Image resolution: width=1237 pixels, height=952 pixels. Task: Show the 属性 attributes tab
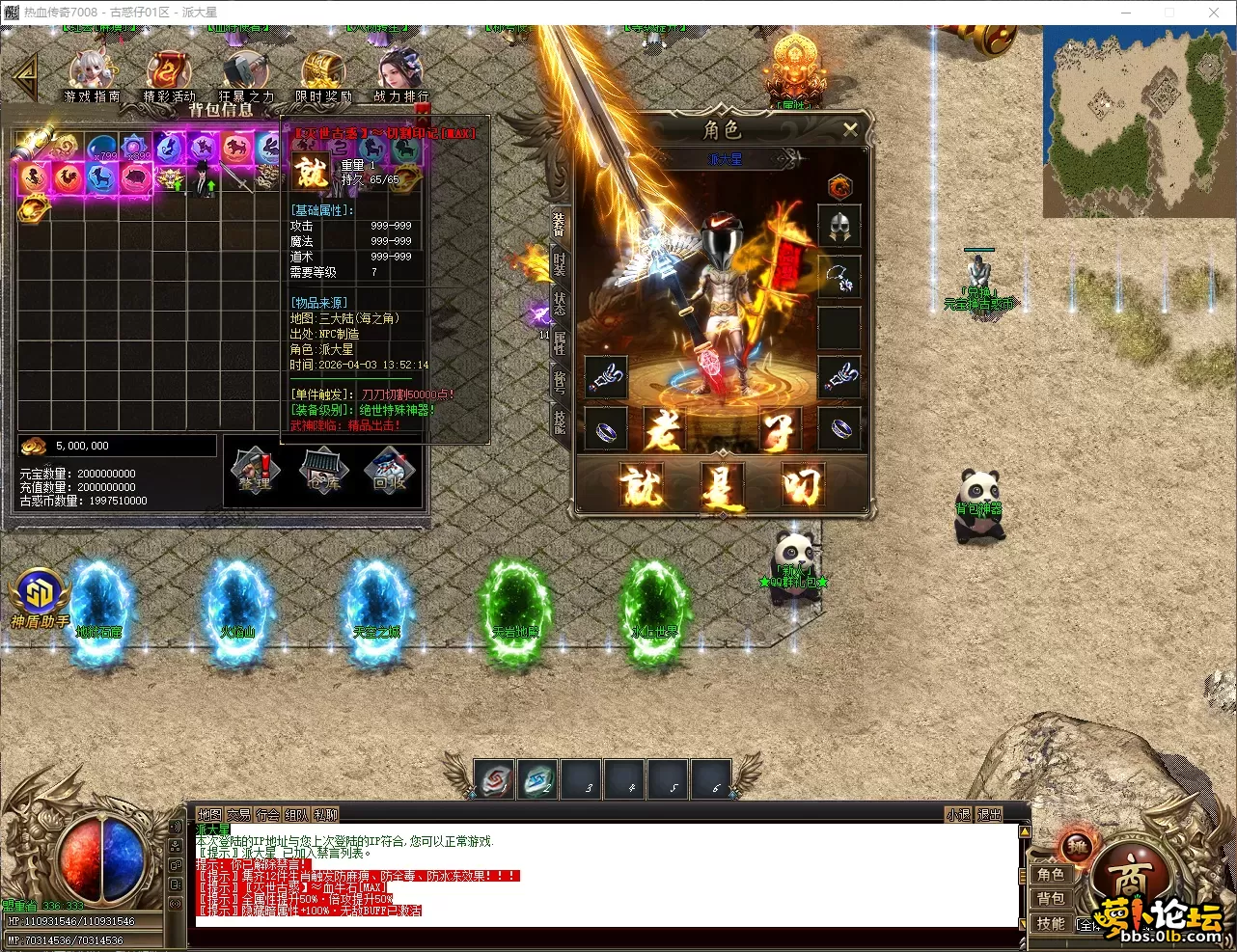coord(559,342)
